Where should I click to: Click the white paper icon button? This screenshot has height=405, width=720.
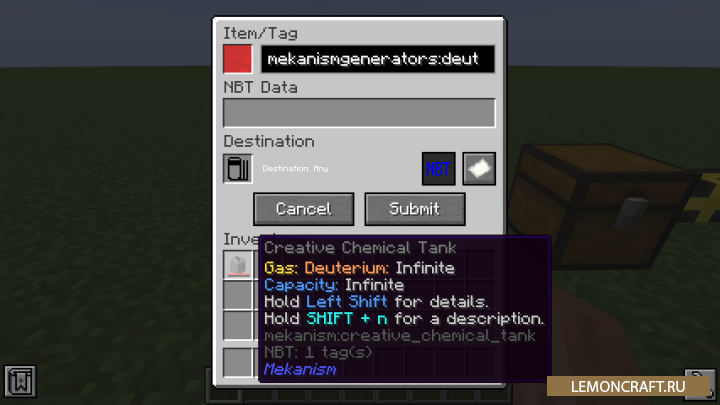pyautogui.click(x=478, y=168)
